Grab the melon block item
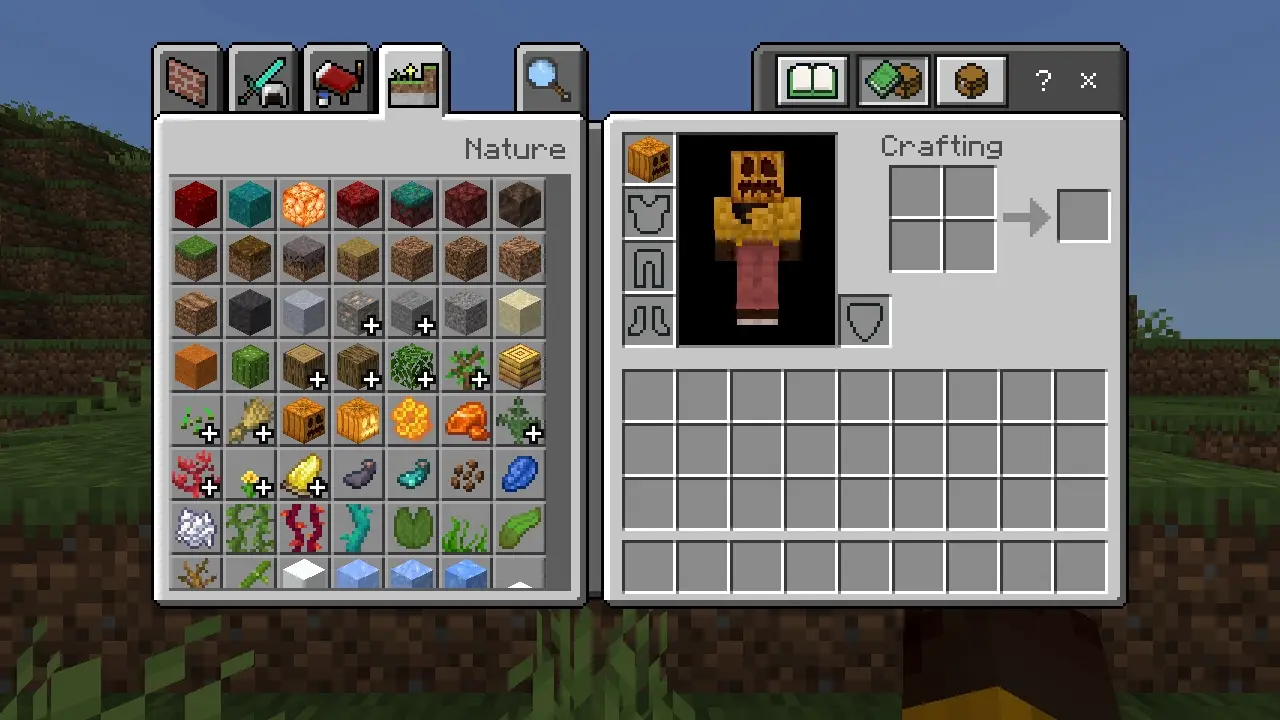The width and height of the screenshot is (1280, 720). [250, 366]
